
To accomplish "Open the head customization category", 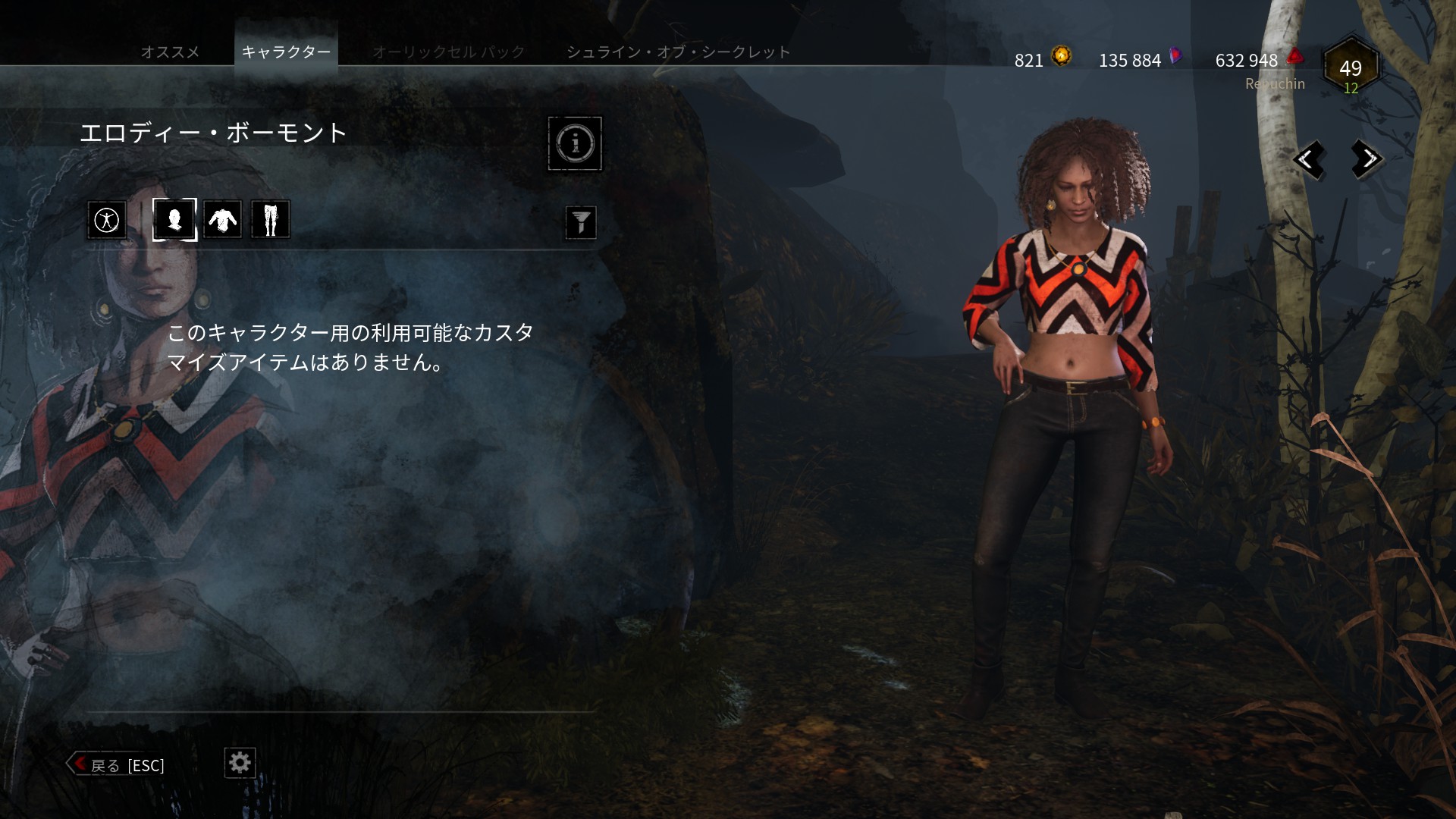I will click(x=174, y=219).
